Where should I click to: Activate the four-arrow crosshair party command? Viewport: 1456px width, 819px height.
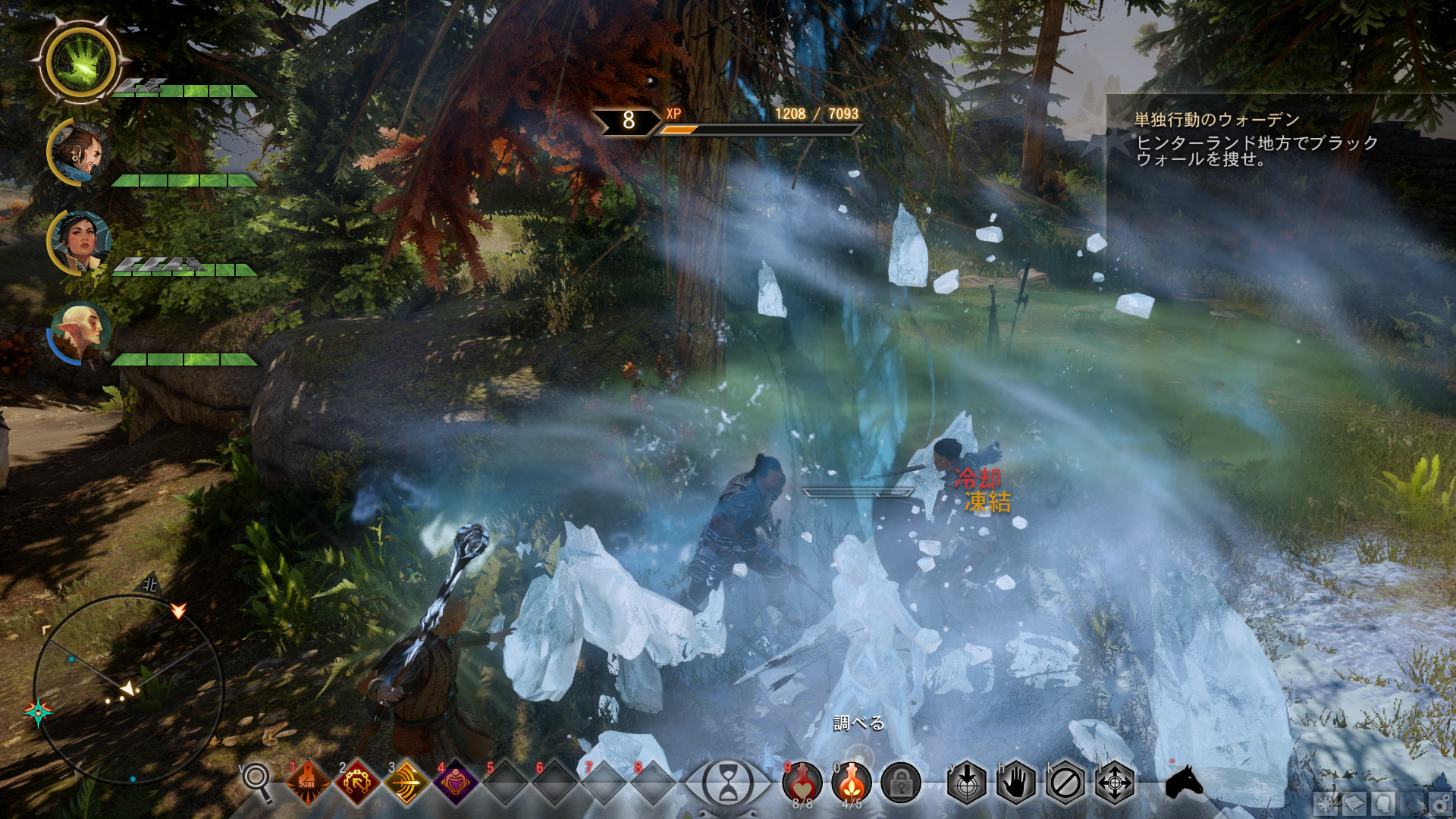coord(1115,783)
